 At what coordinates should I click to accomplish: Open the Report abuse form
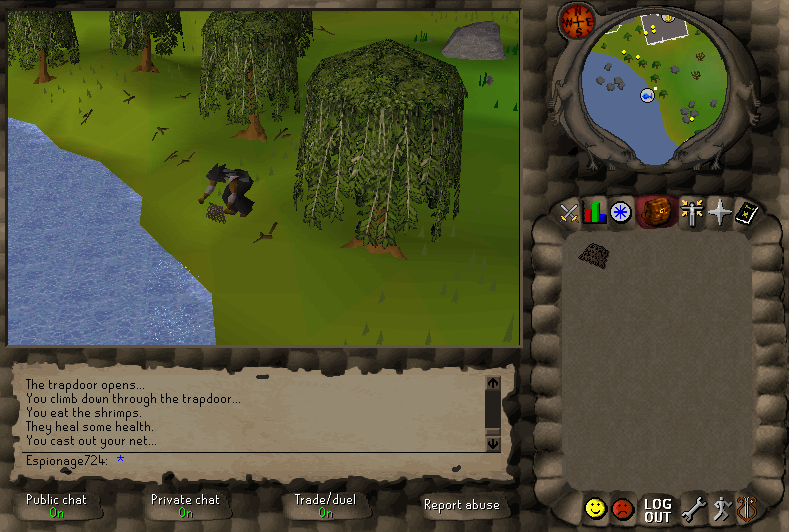point(461,505)
